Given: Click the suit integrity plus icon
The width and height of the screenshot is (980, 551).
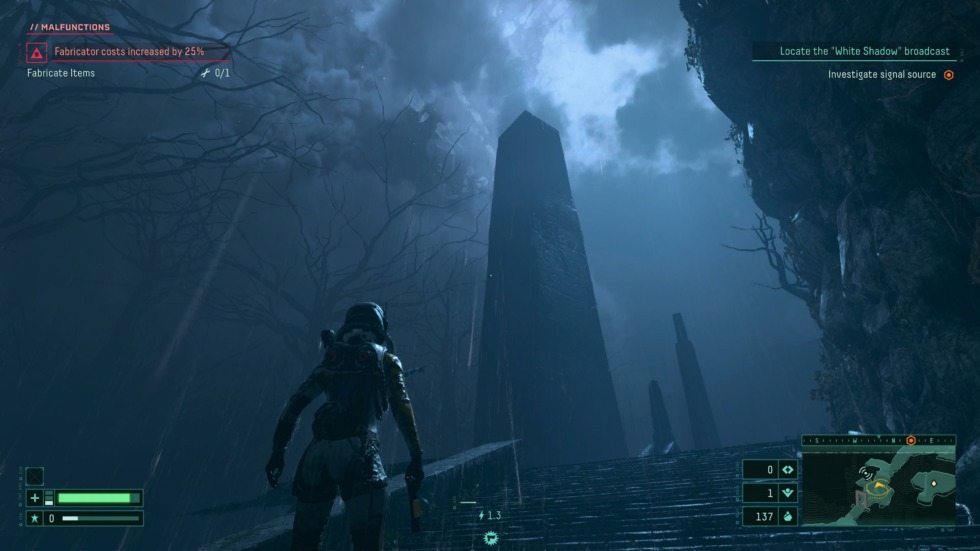Looking at the screenshot, I should [35, 498].
